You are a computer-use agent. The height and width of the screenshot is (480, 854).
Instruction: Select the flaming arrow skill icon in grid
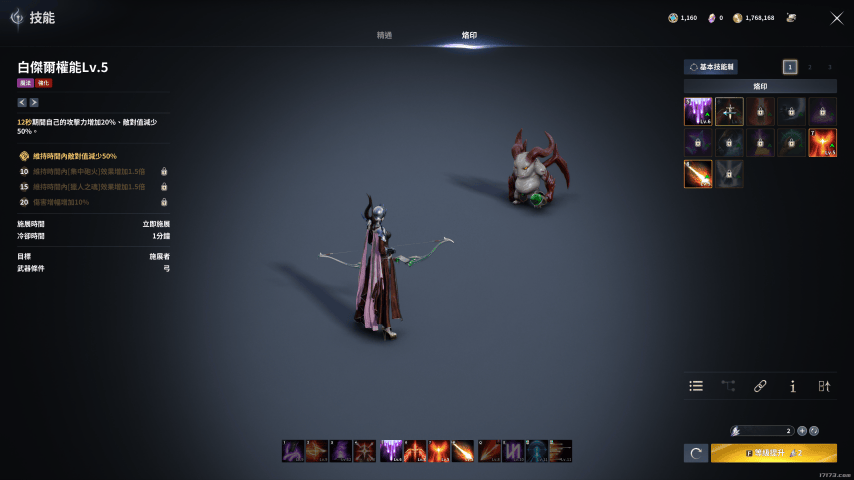tap(698, 174)
